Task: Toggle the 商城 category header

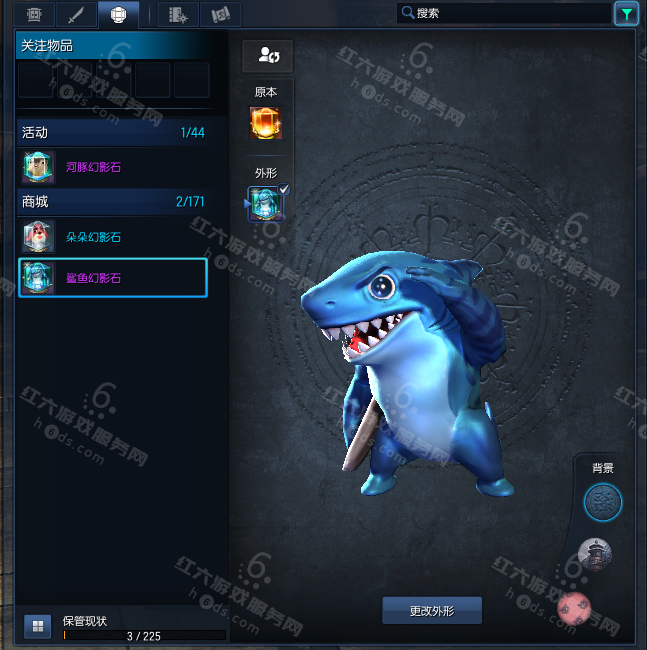Action: tap(112, 201)
